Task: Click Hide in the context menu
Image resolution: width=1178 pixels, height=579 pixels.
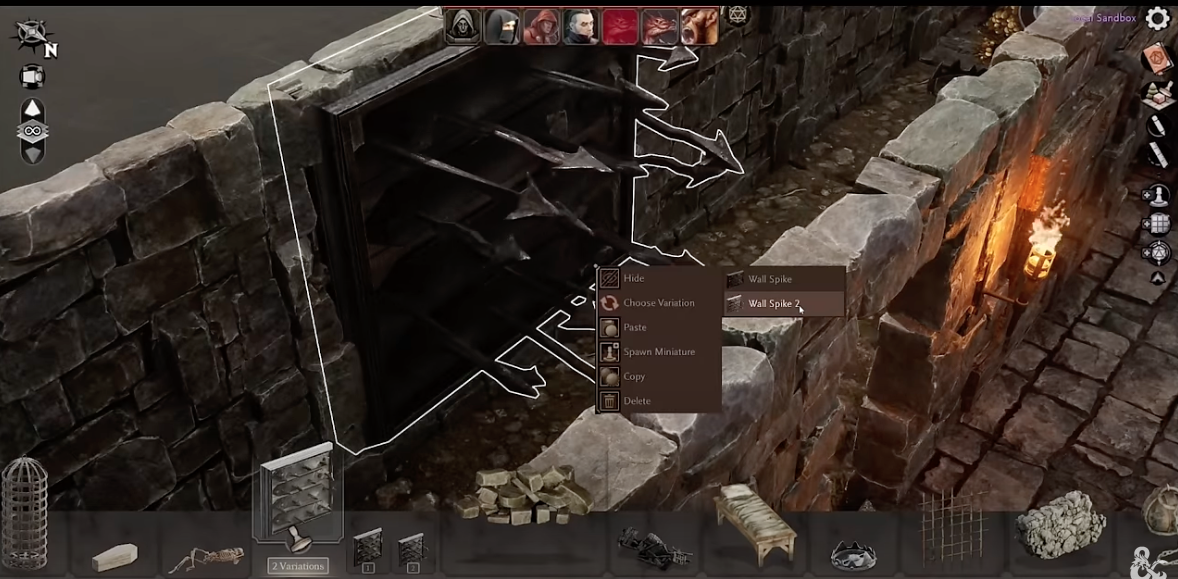Action: point(633,279)
